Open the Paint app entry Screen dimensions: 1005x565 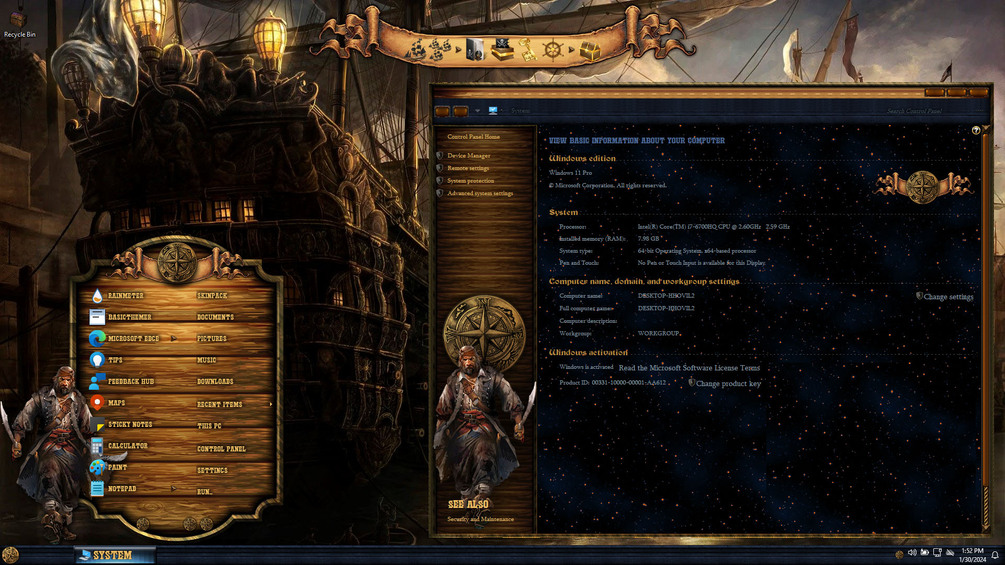pyautogui.click(x=117, y=468)
